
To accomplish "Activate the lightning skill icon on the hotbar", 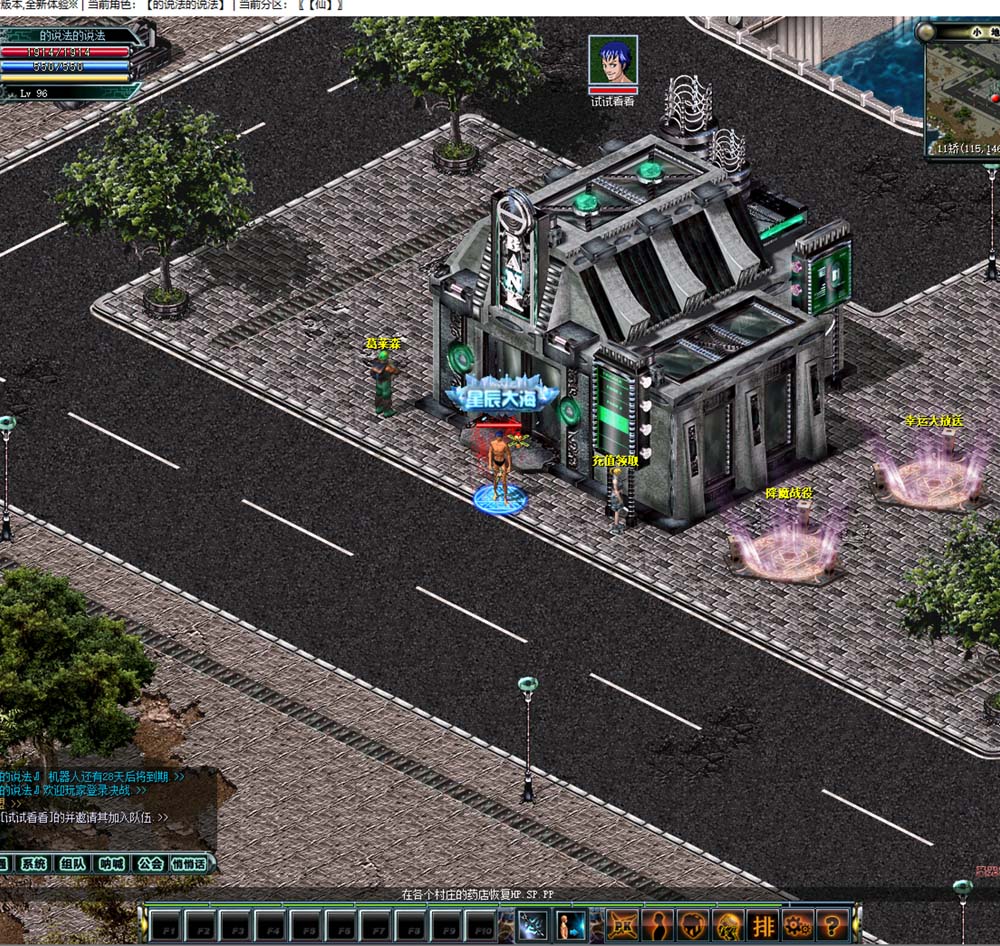I will pos(531,924).
